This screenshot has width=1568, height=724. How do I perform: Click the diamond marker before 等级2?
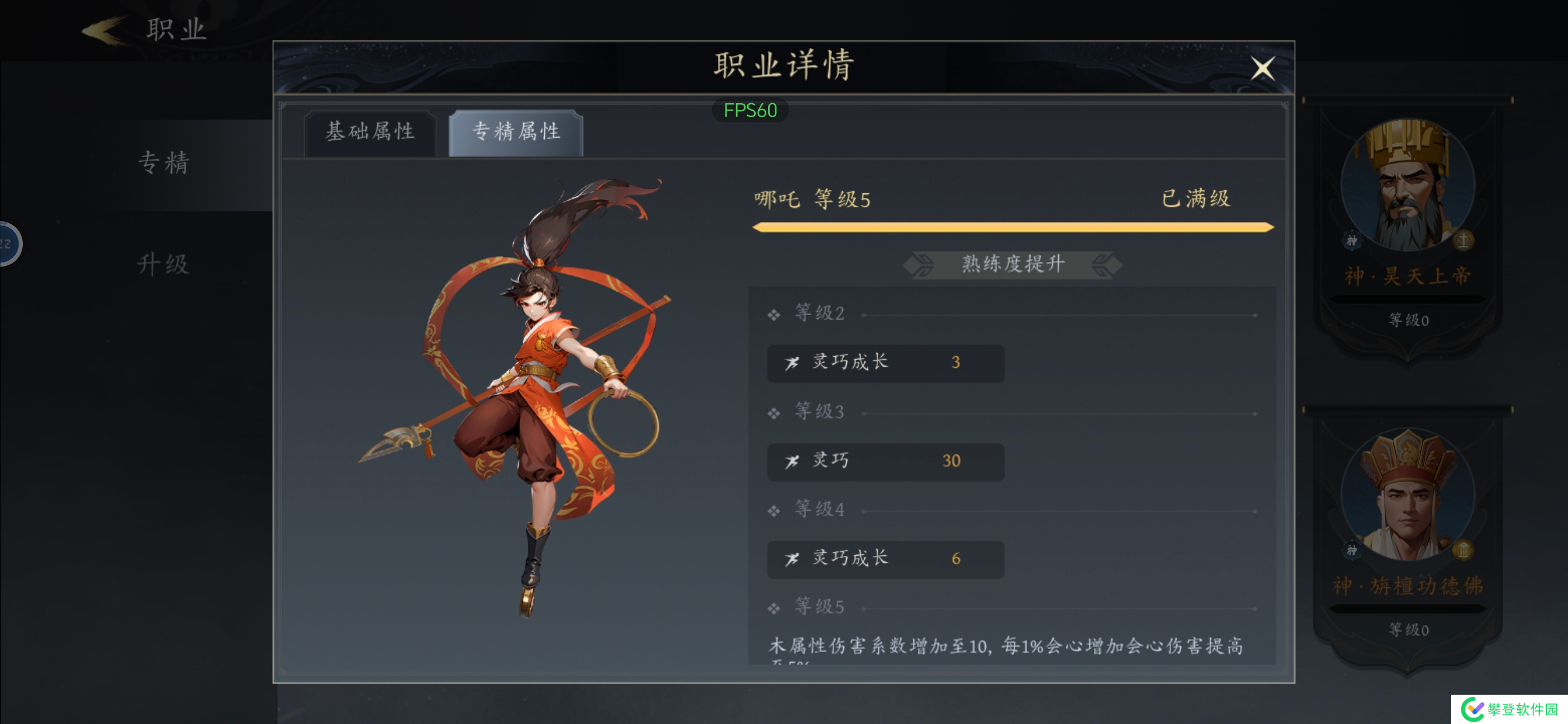coord(773,314)
